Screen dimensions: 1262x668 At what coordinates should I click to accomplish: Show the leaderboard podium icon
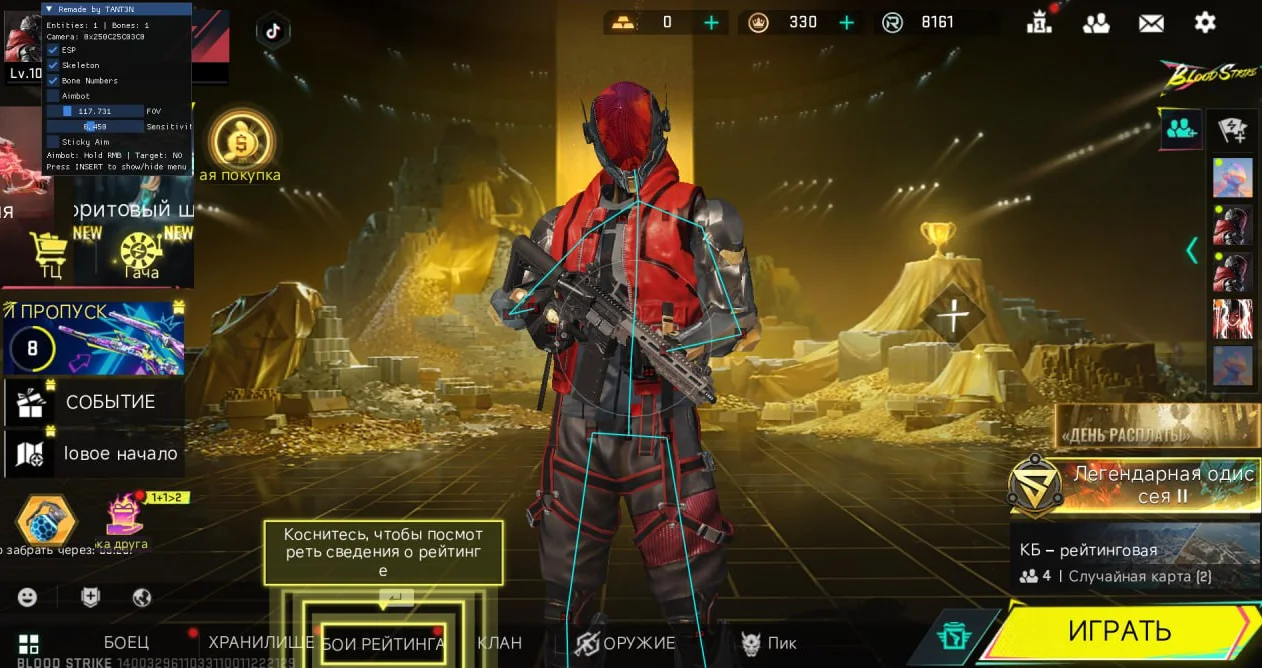click(x=1041, y=22)
